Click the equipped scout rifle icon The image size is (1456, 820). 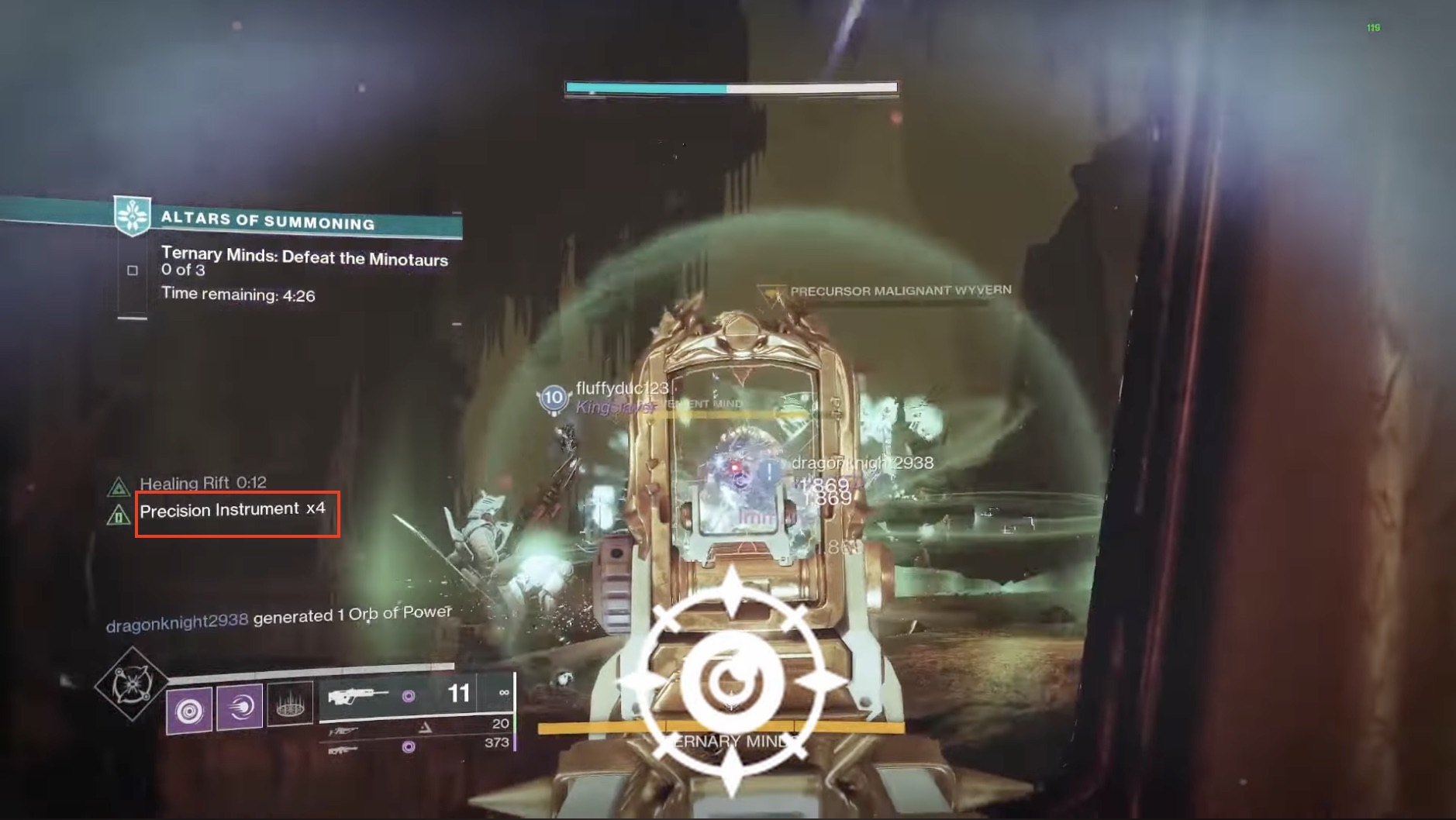(360, 696)
